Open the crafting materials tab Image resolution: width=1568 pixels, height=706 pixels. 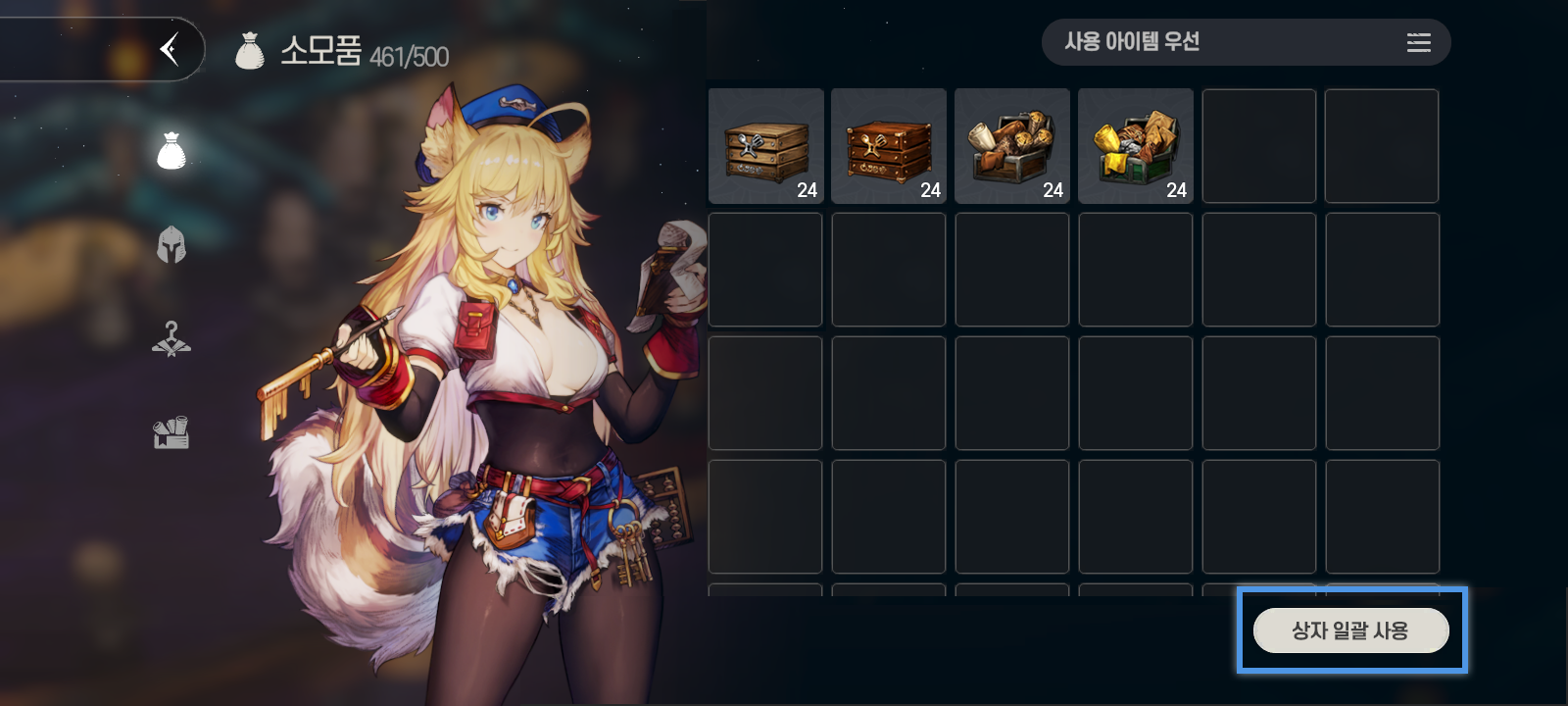pos(171,432)
